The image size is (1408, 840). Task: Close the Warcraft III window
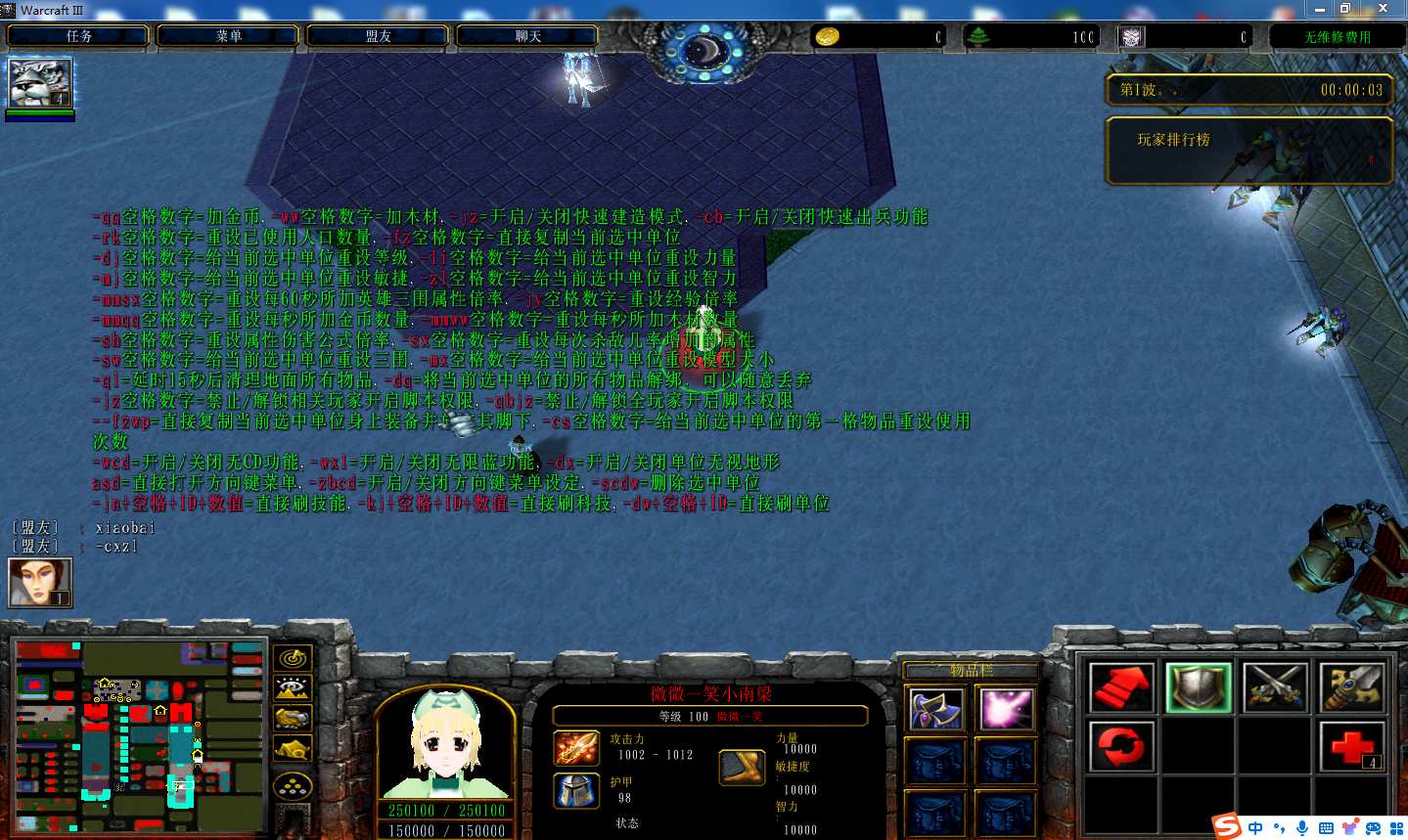pos(1383,9)
